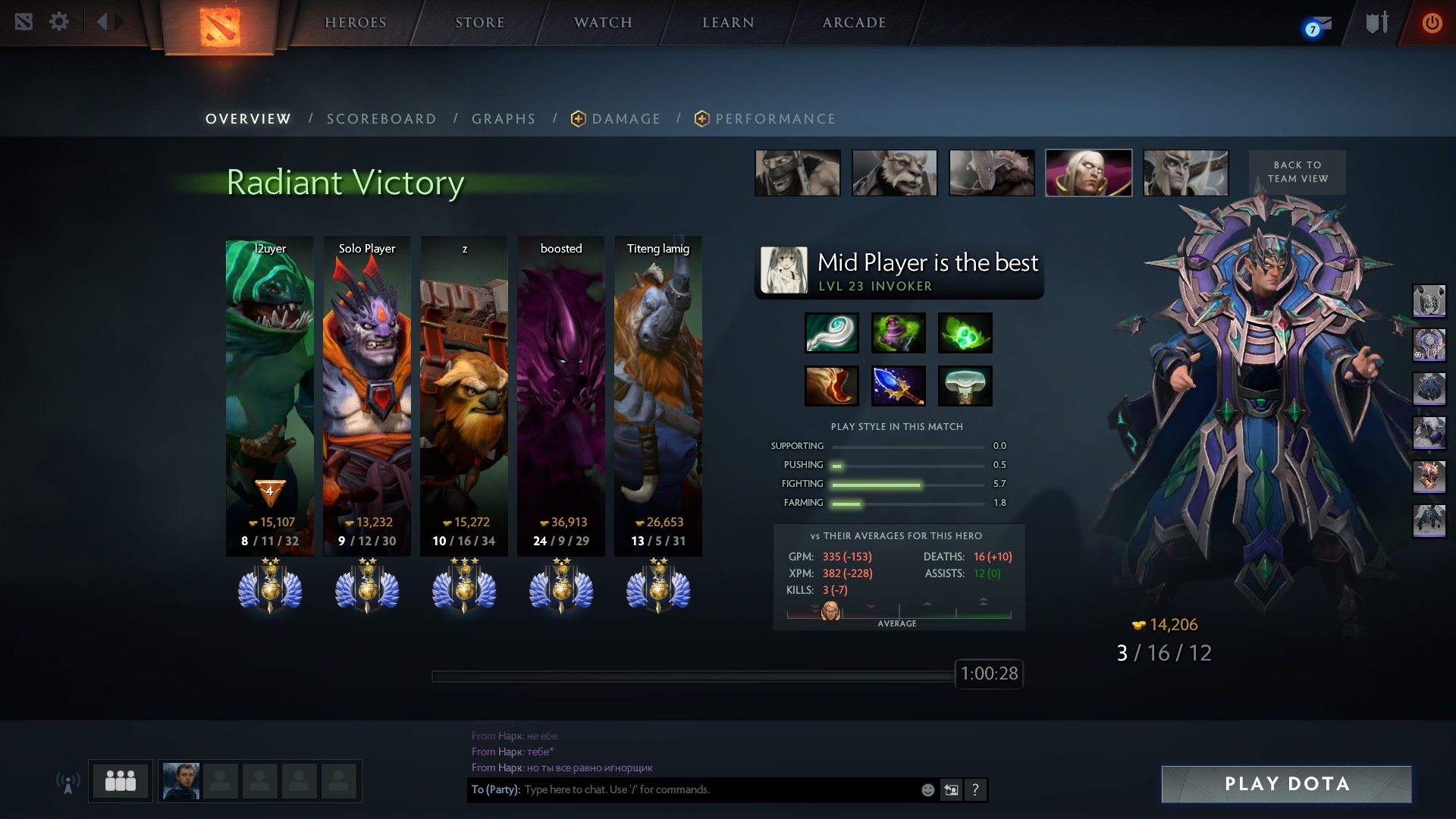The image size is (1456, 819).
Task: Open the Performance tab
Action: tap(775, 119)
